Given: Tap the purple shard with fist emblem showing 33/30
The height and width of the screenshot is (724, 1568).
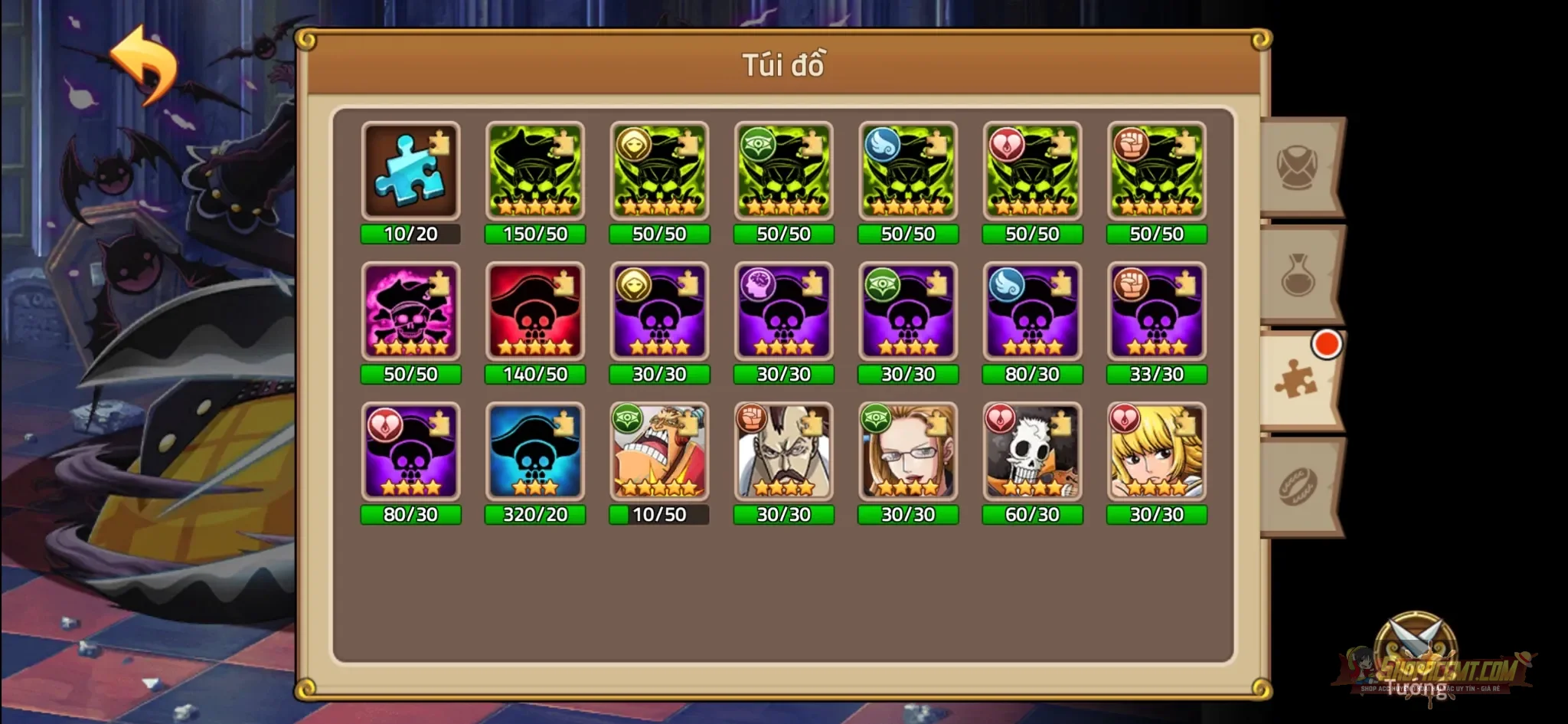Looking at the screenshot, I should click(x=1157, y=310).
